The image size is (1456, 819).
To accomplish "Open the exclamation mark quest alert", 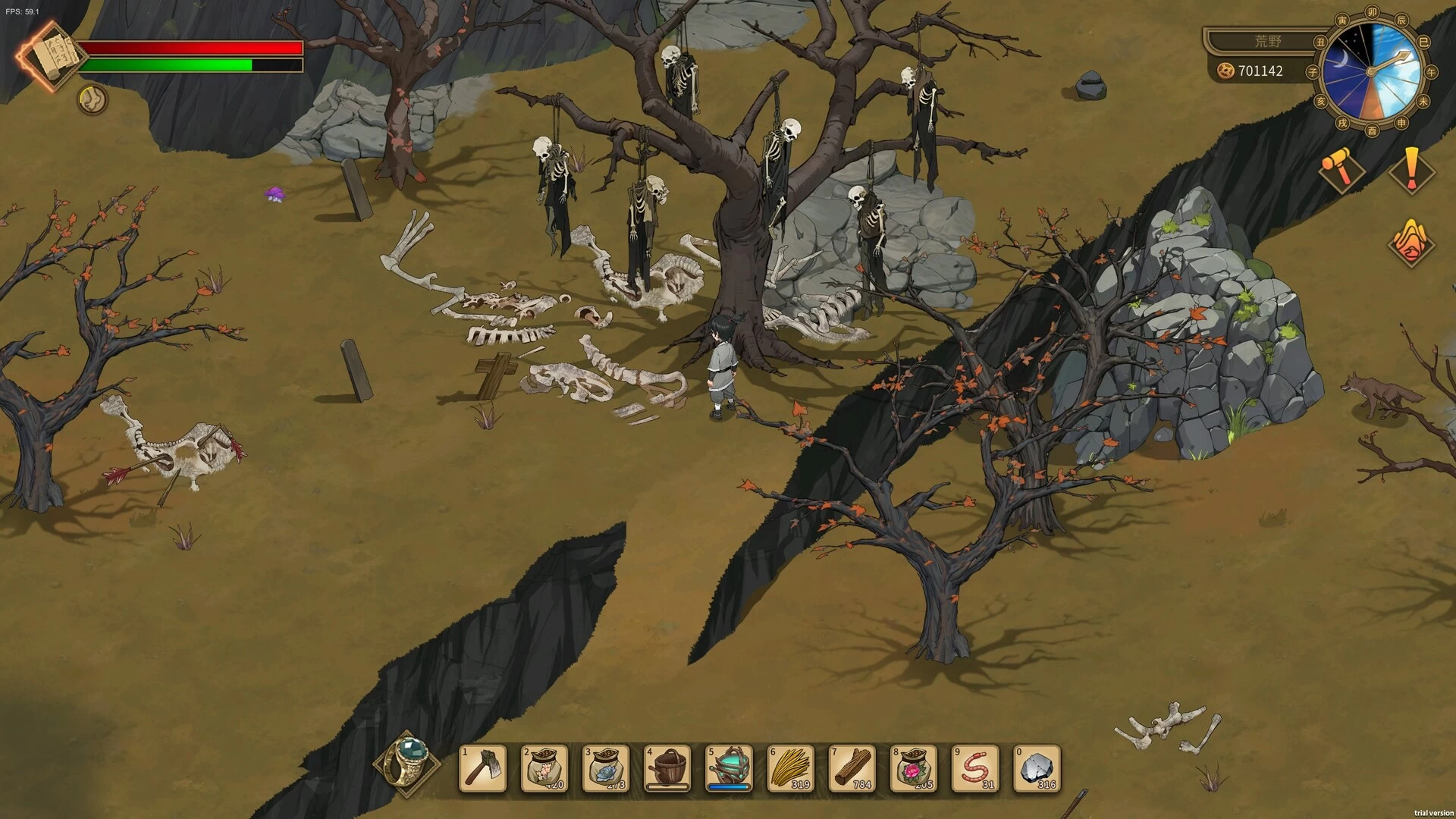I will coord(1411,170).
